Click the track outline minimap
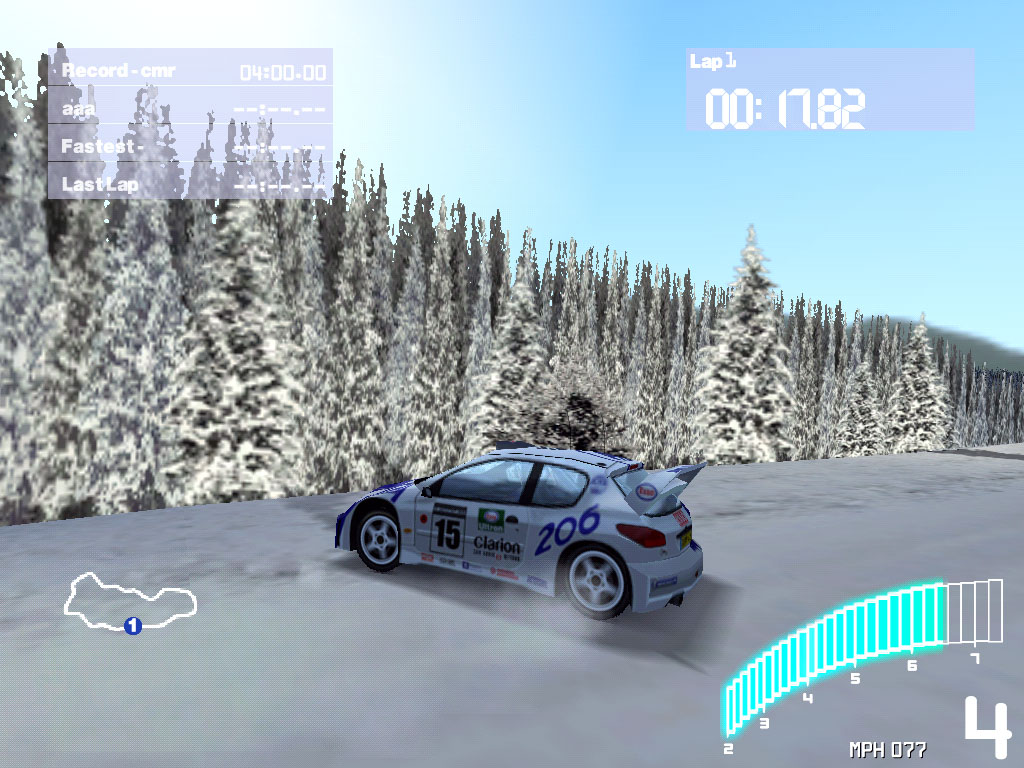Viewport: 1024px width, 768px height. tap(128, 598)
